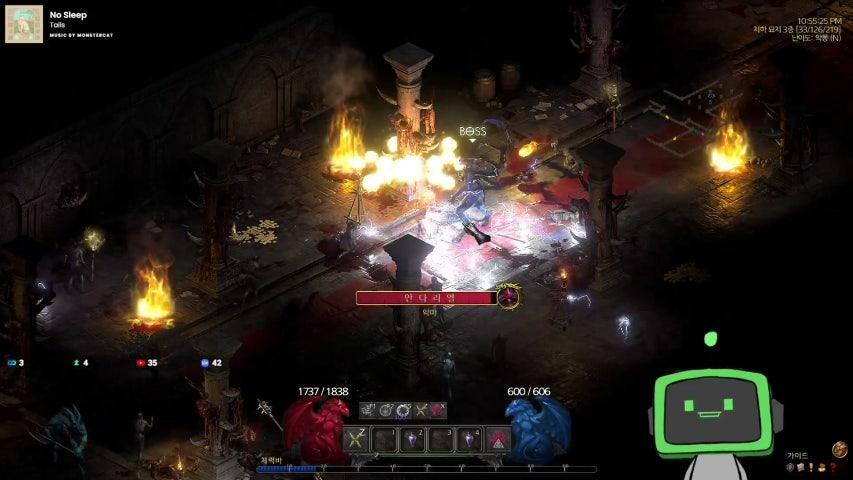
Task: Click the round bronze guide emblem
Action: pos(840,451)
